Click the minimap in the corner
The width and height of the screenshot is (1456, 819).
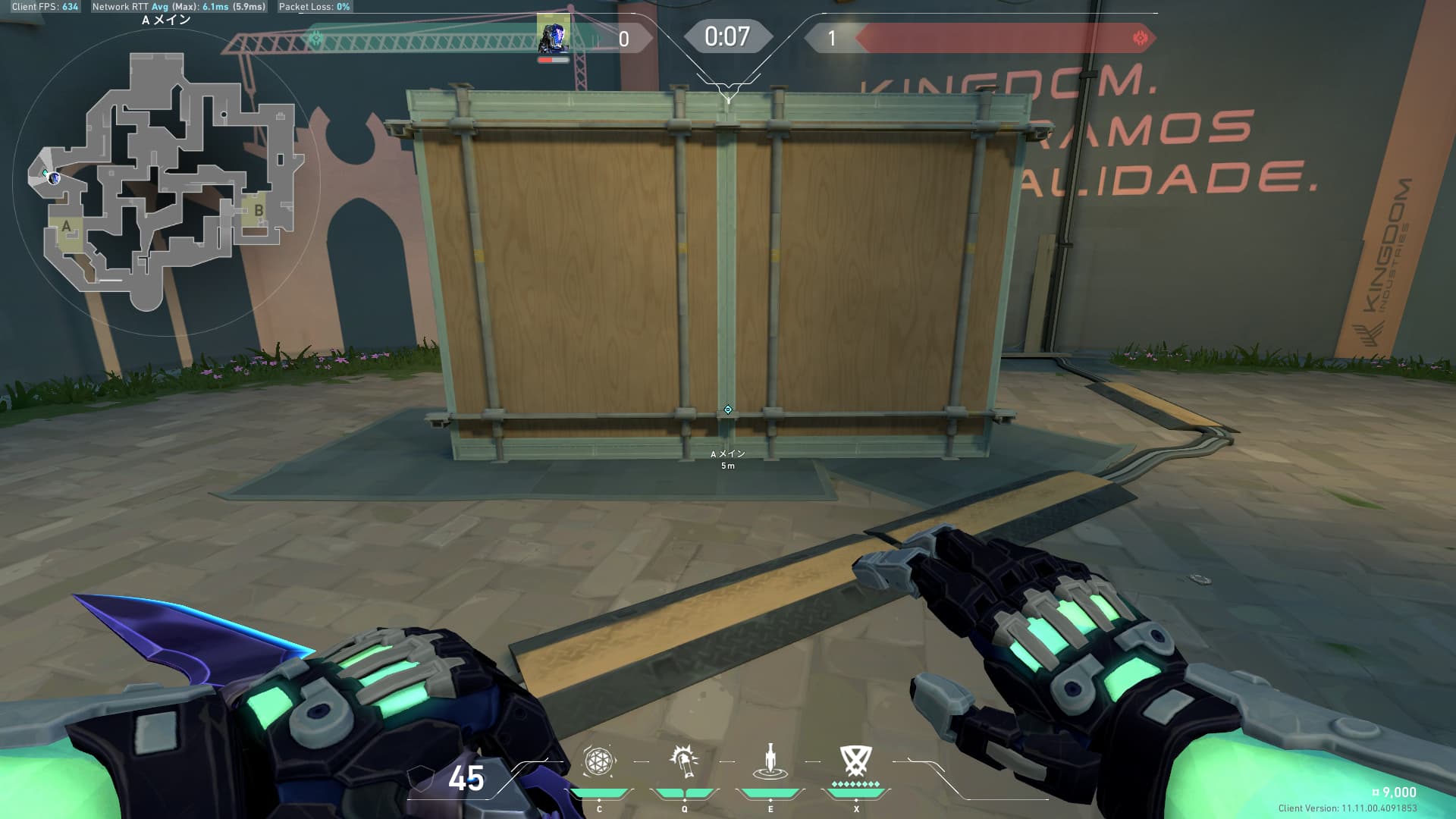point(167,180)
